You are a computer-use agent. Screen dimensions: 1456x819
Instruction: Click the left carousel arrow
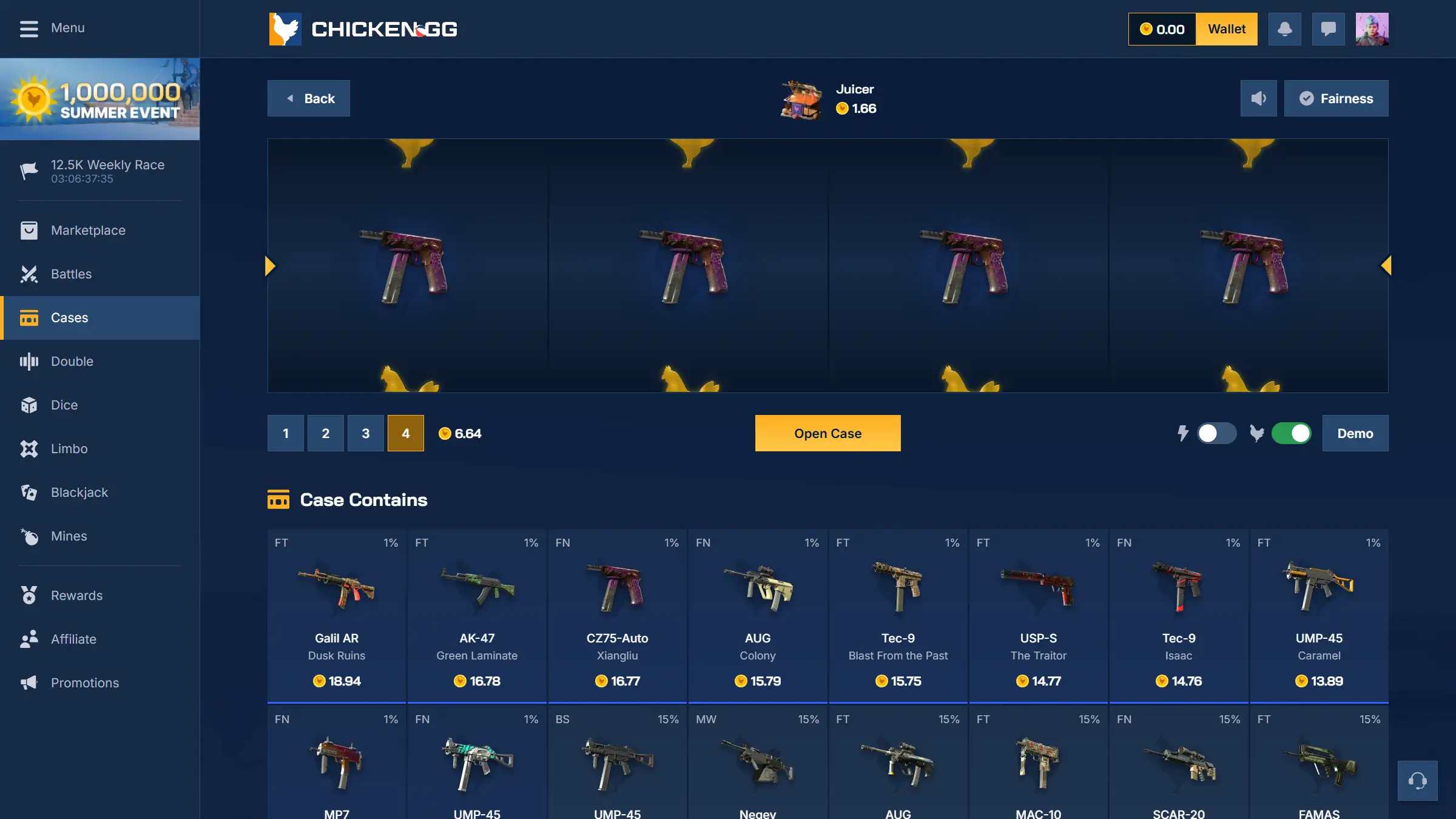[x=269, y=265]
